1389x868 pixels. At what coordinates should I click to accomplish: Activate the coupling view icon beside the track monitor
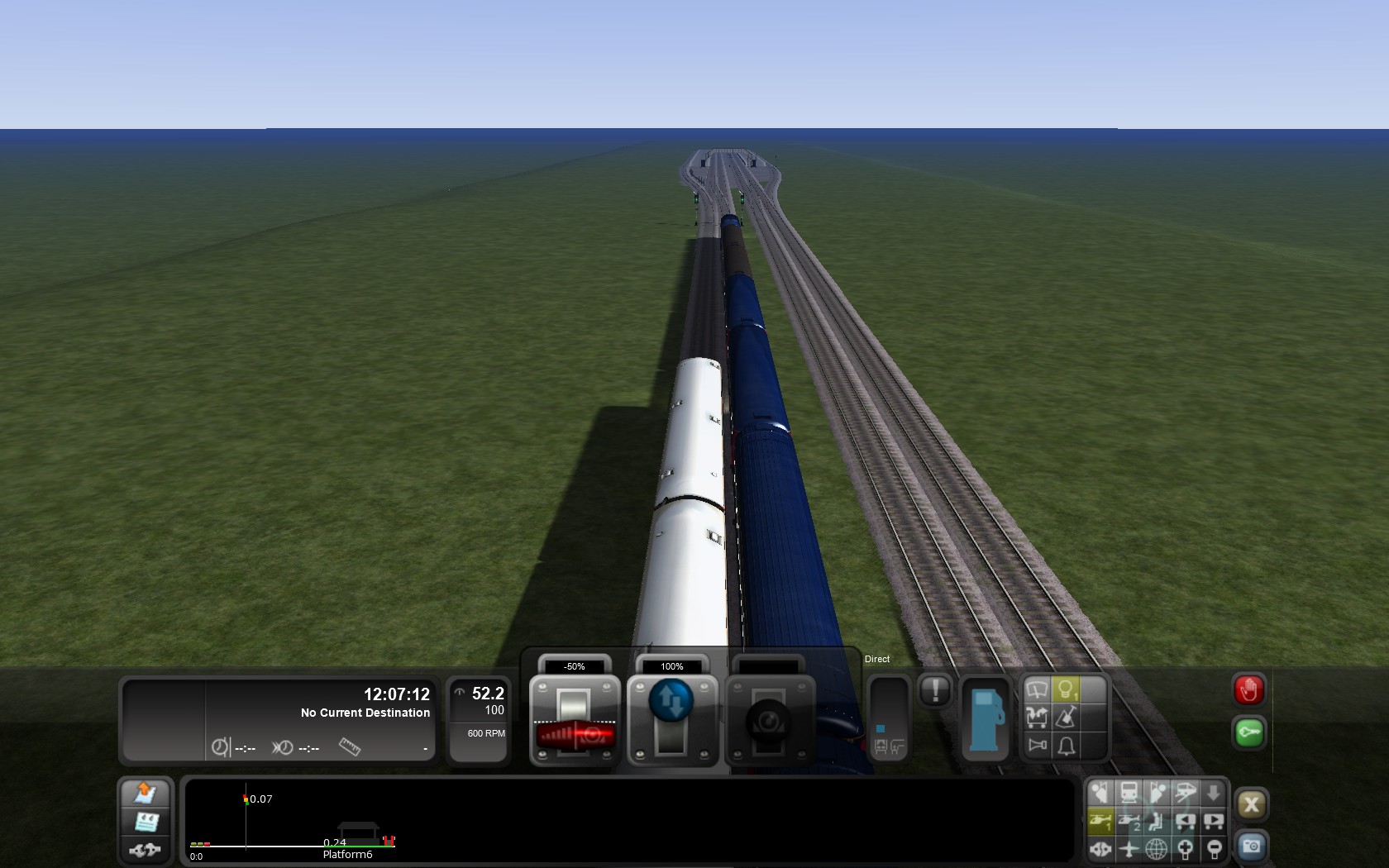146,850
